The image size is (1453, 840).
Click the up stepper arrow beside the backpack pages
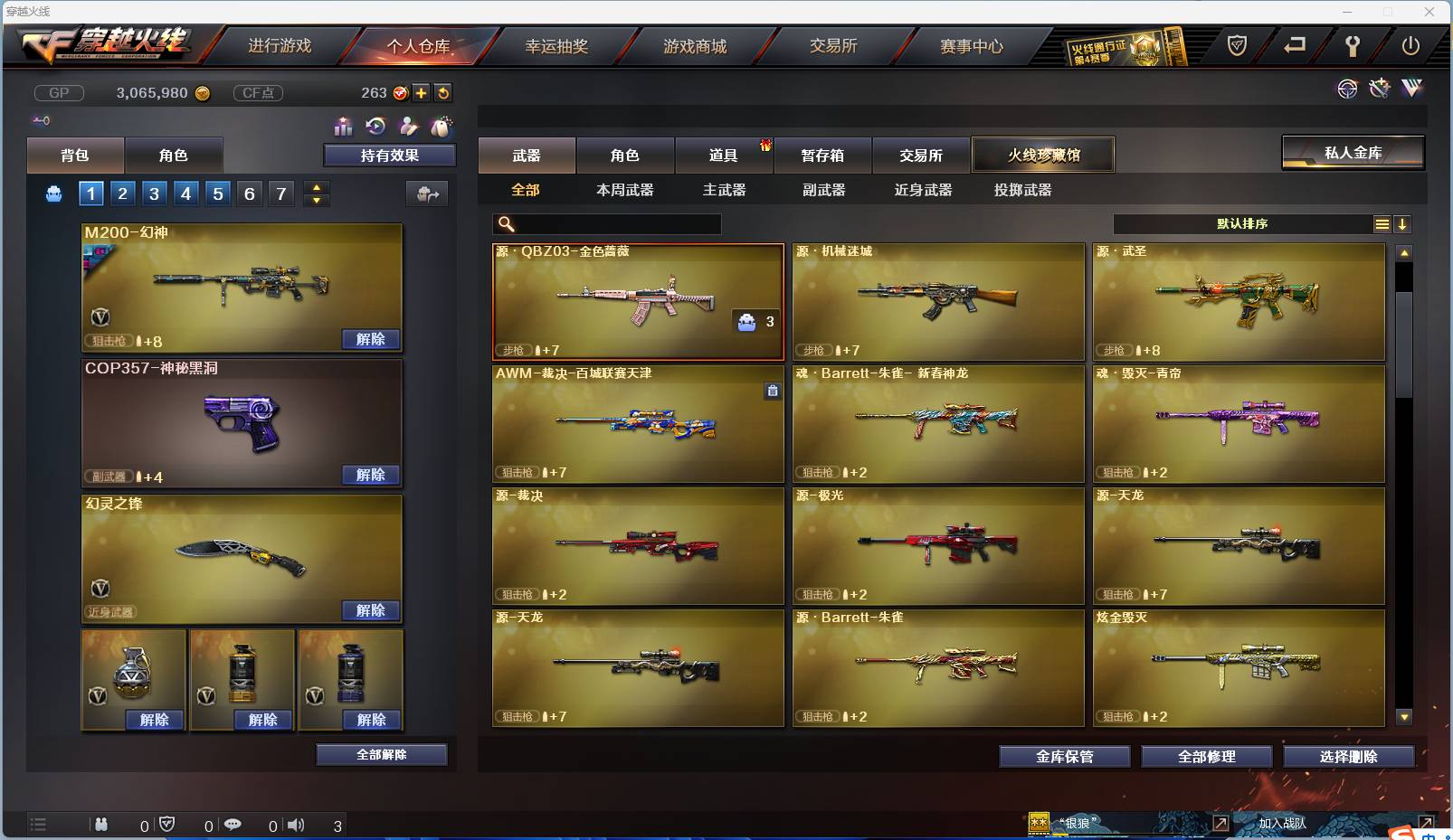[x=316, y=186]
